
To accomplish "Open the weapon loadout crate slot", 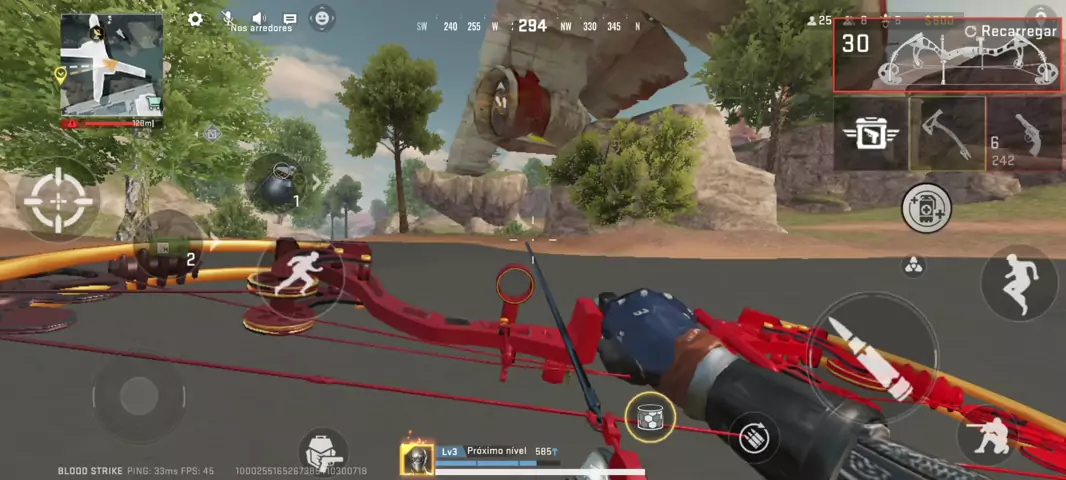I will tap(871, 133).
